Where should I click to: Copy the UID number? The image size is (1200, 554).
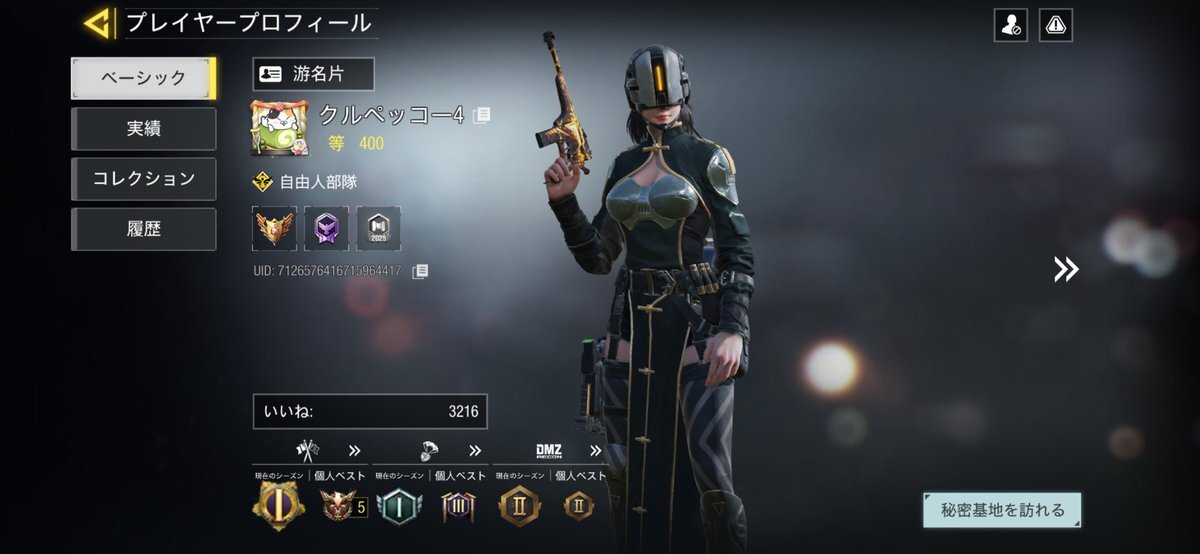click(421, 271)
